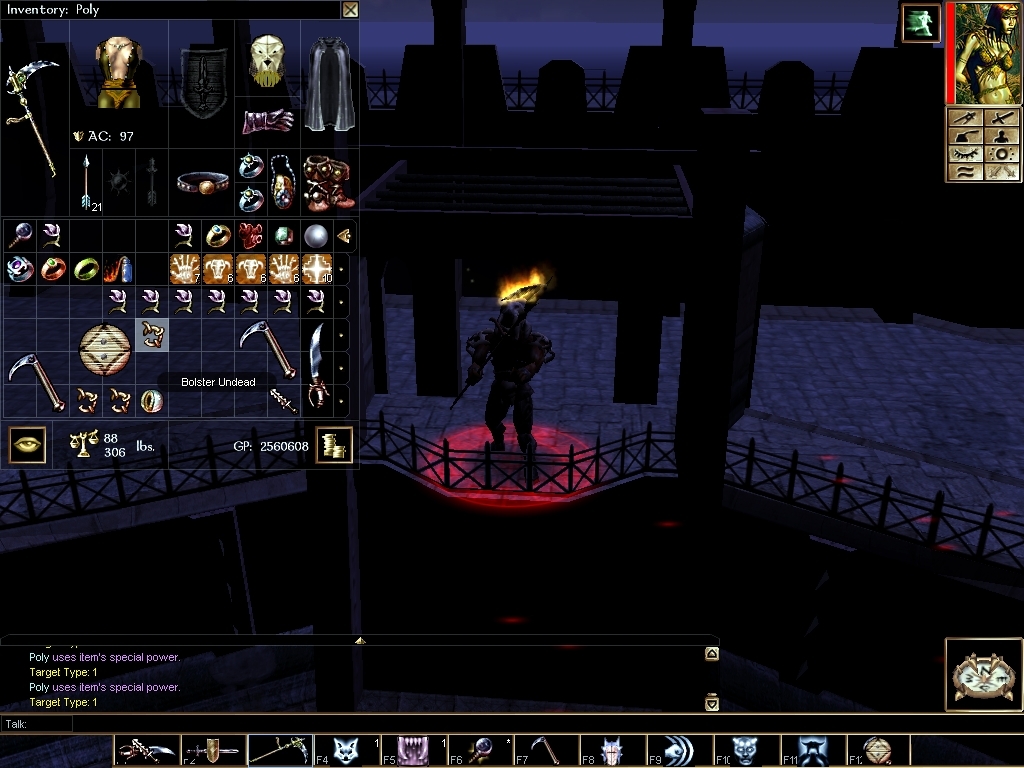Click the running figure effect icon
1024x768 pixels.
918,22
